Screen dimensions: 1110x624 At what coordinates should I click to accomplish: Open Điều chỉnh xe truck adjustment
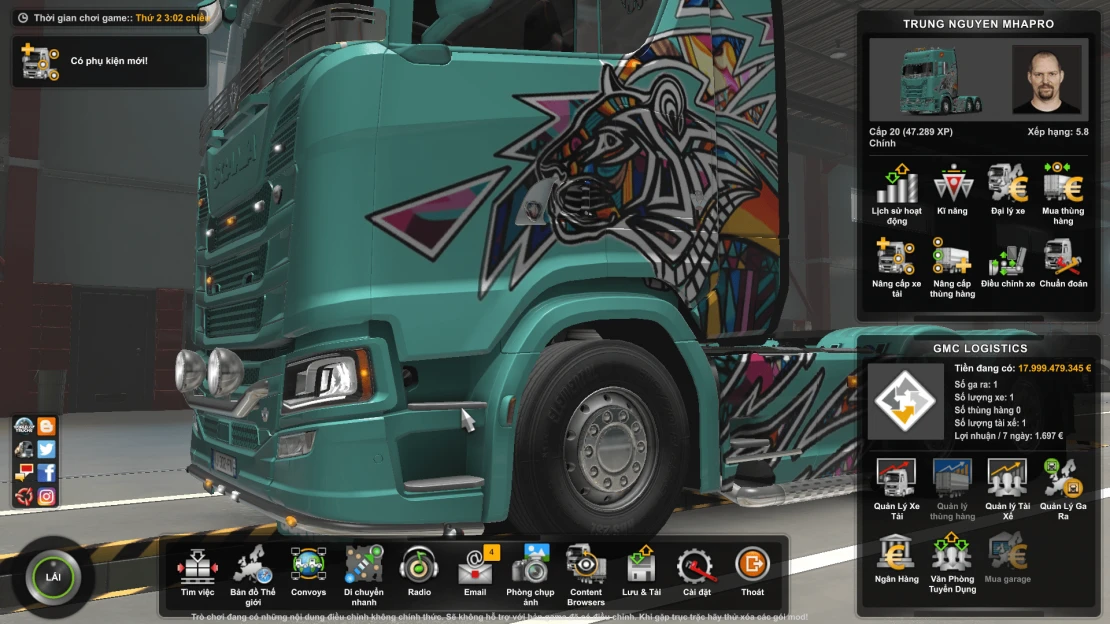coord(1007,263)
